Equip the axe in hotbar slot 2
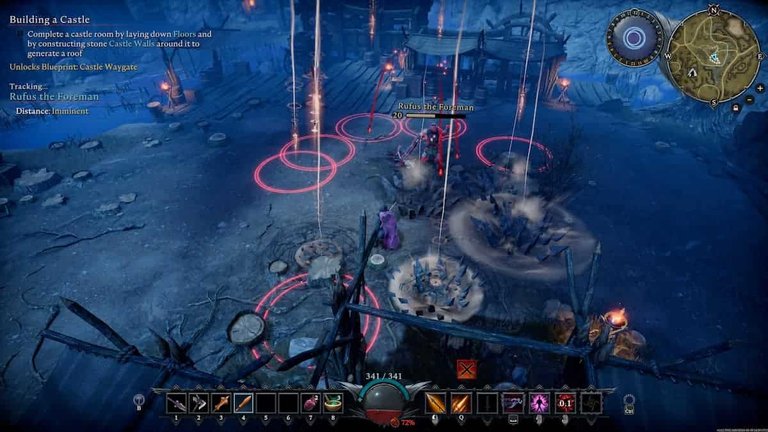The width and height of the screenshot is (768, 432). (198, 402)
